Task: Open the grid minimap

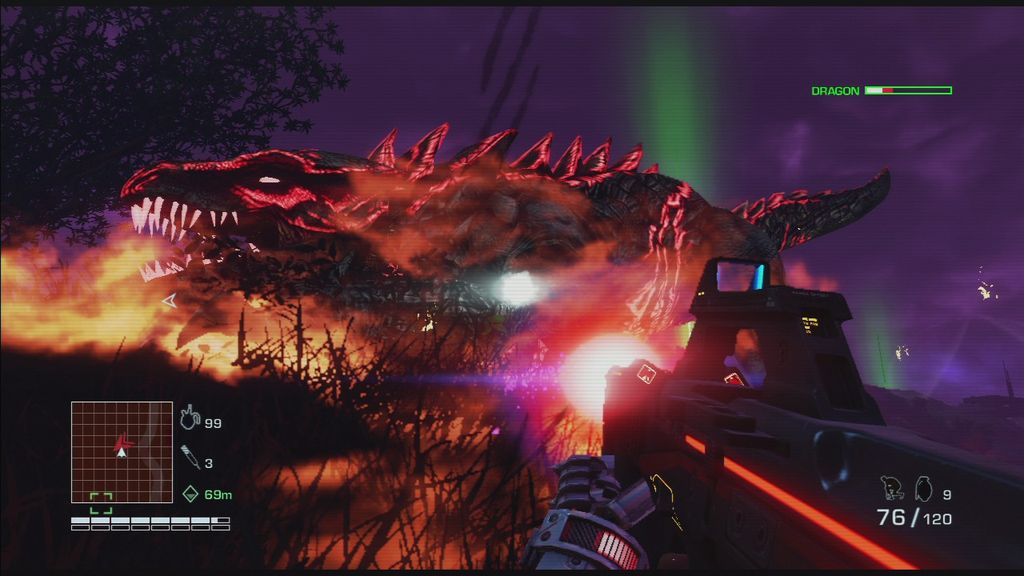Action: point(121,451)
